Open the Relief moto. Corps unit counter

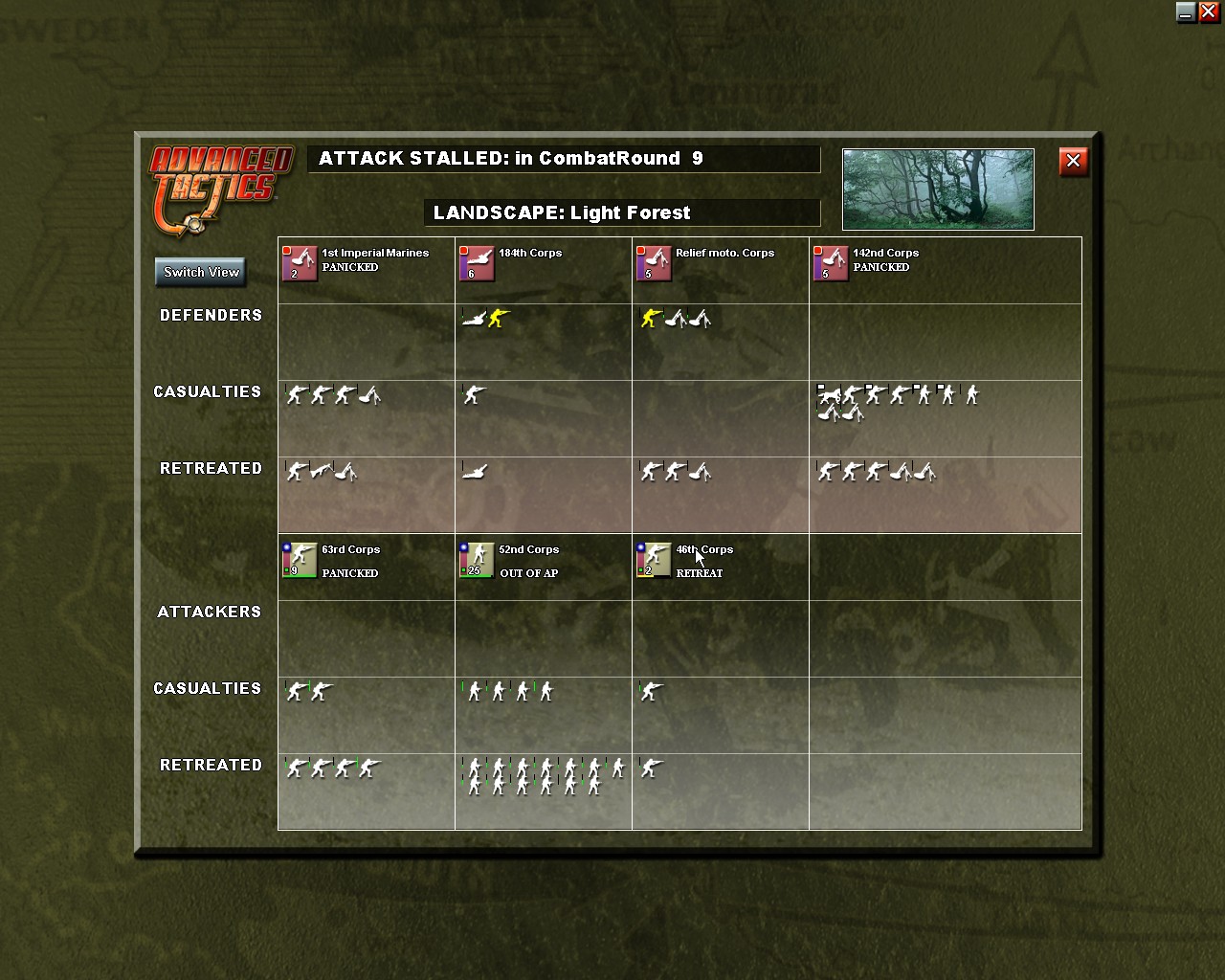653,264
